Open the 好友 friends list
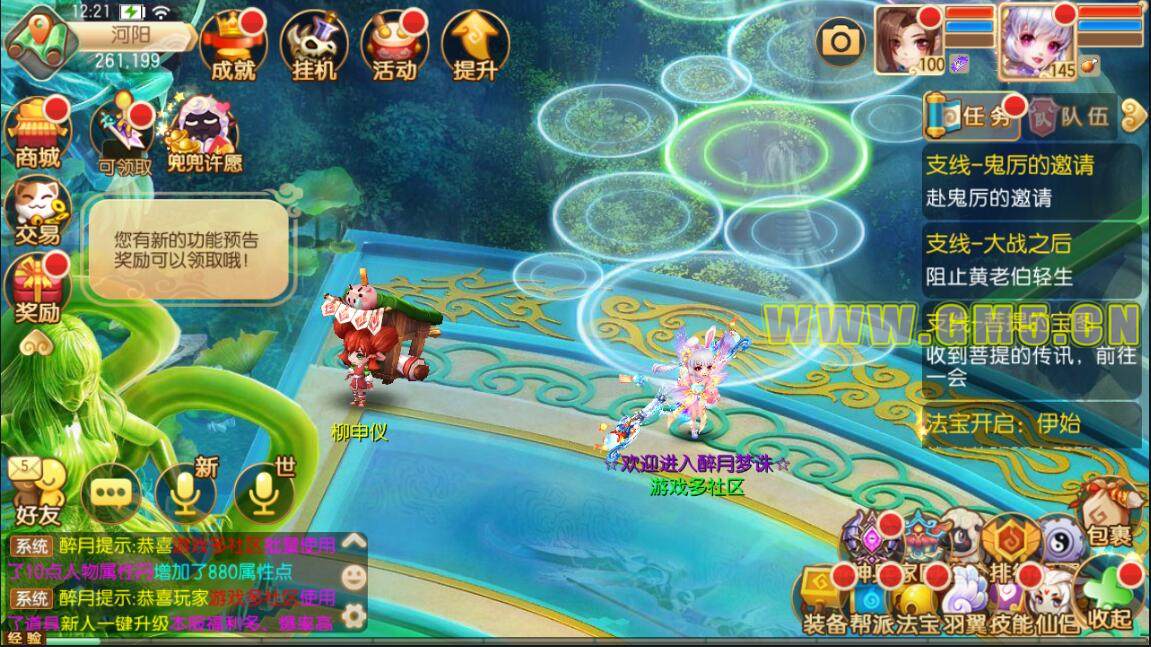This screenshot has width=1151, height=647. point(38,490)
